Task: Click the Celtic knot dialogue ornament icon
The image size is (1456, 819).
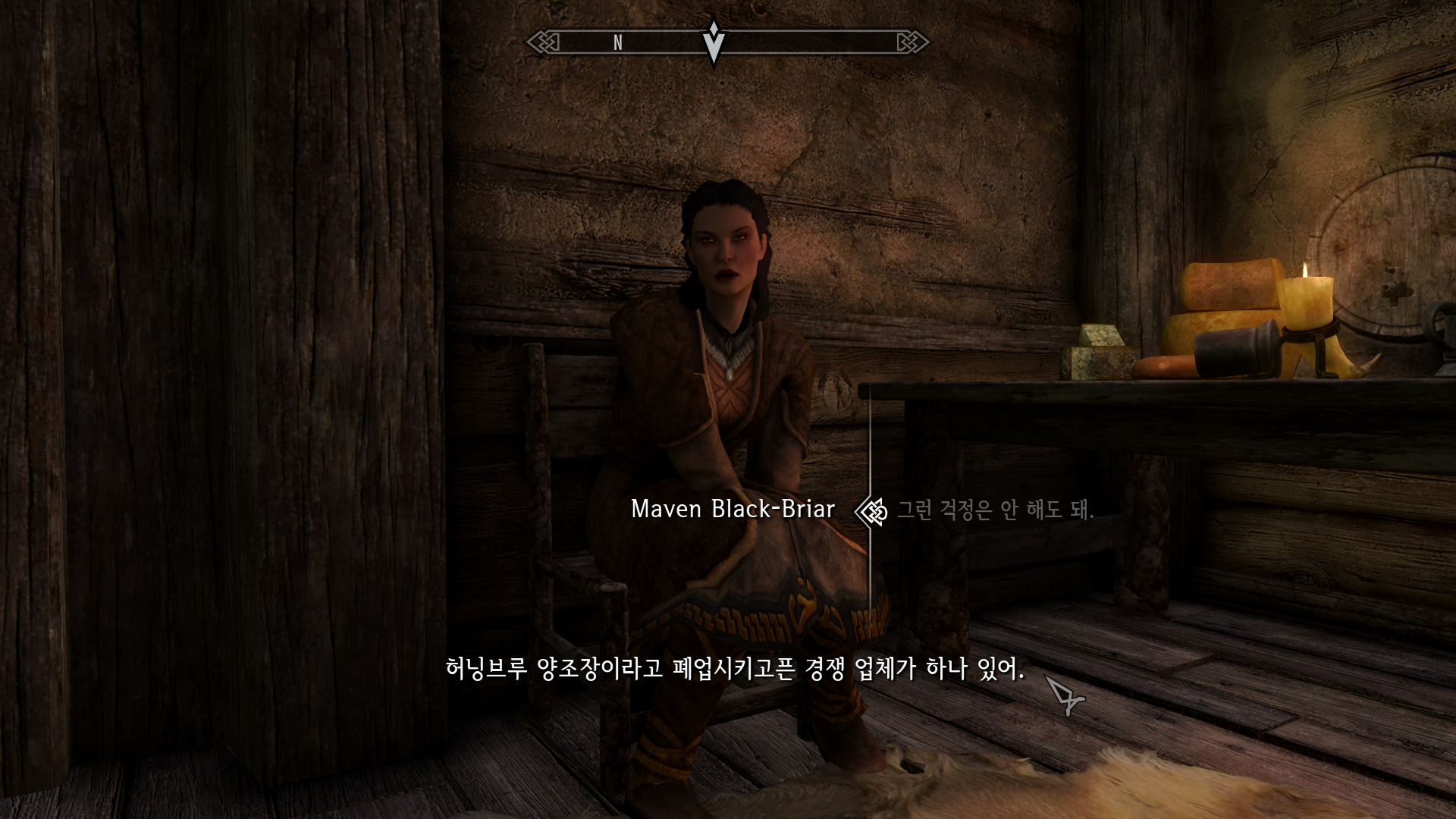Action: [x=871, y=512]
